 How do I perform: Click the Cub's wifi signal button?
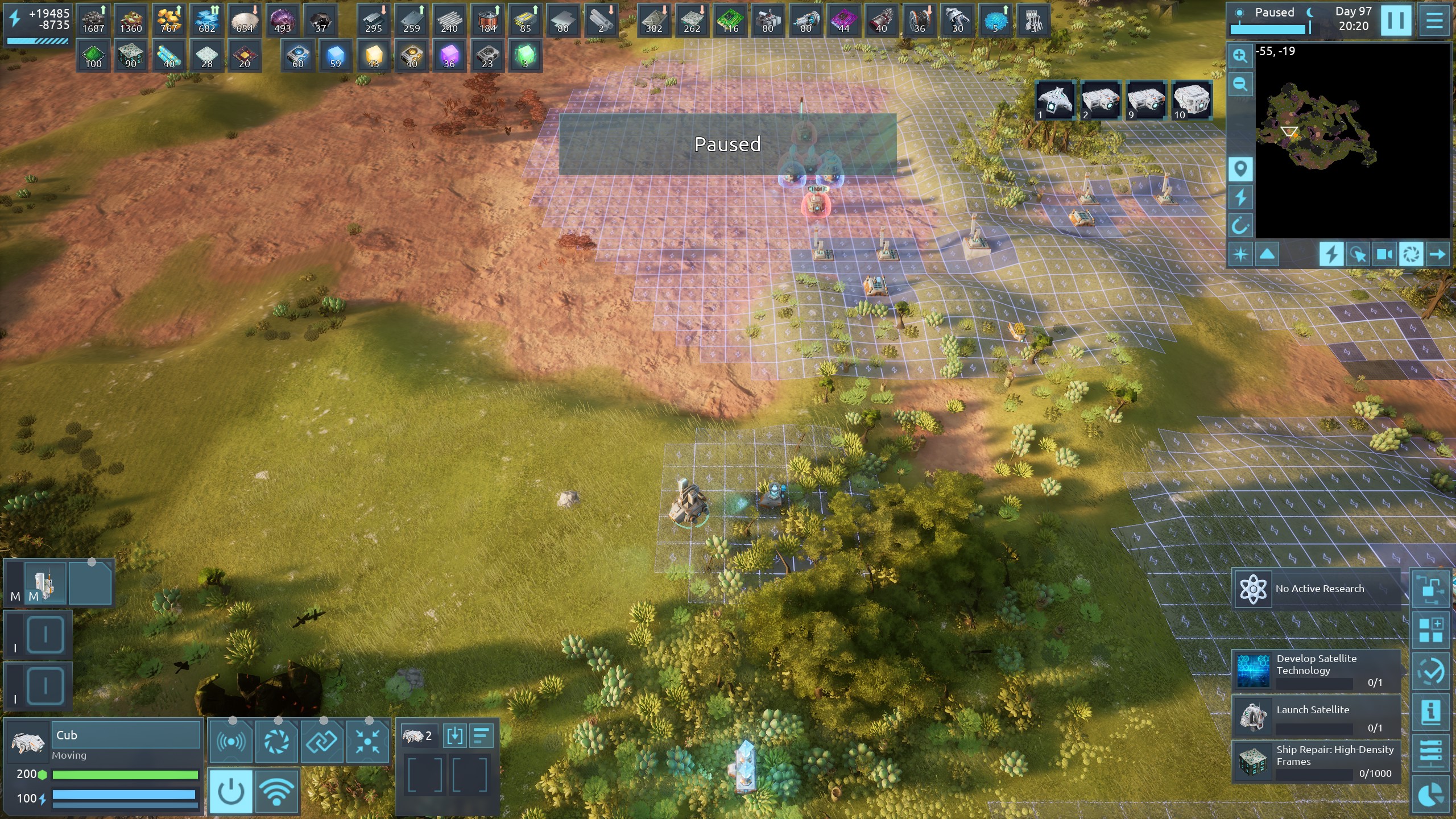pyautogui.click(x=276, y=791)
